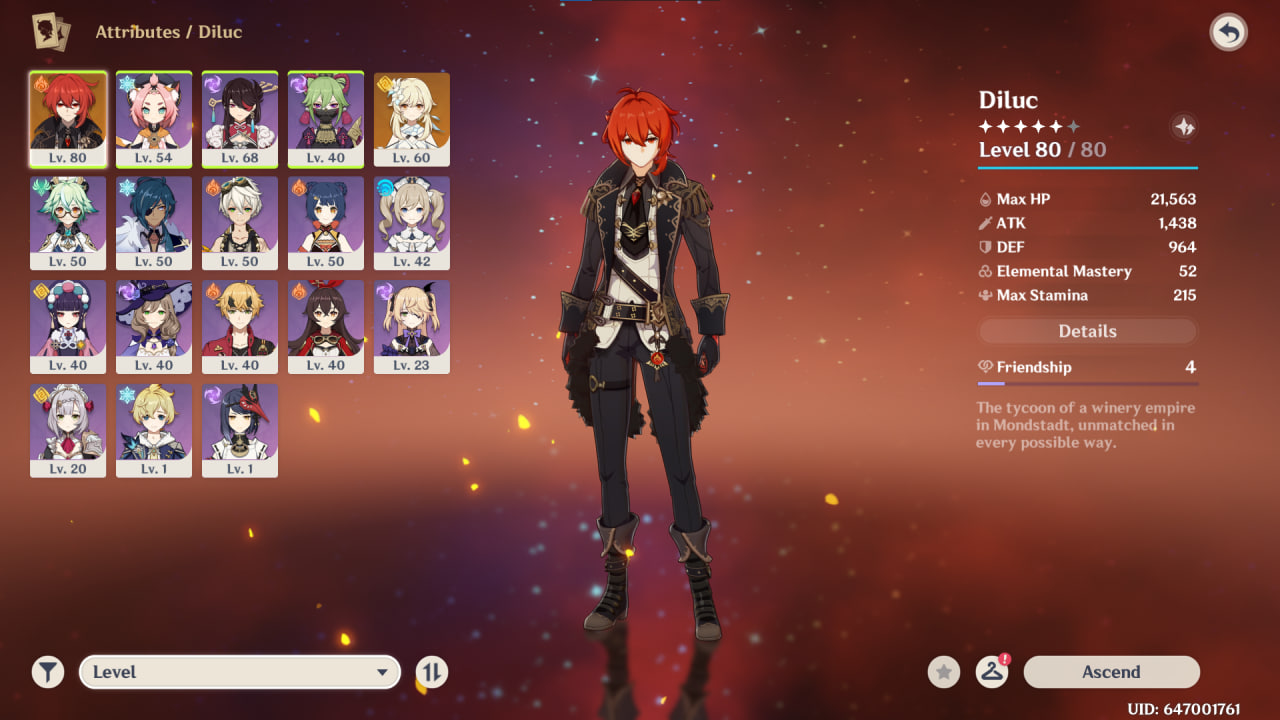Screen dimensions: 1280x720
Task: Select the Lv. 42 Barbara portrait
Action: coord(412,223)
